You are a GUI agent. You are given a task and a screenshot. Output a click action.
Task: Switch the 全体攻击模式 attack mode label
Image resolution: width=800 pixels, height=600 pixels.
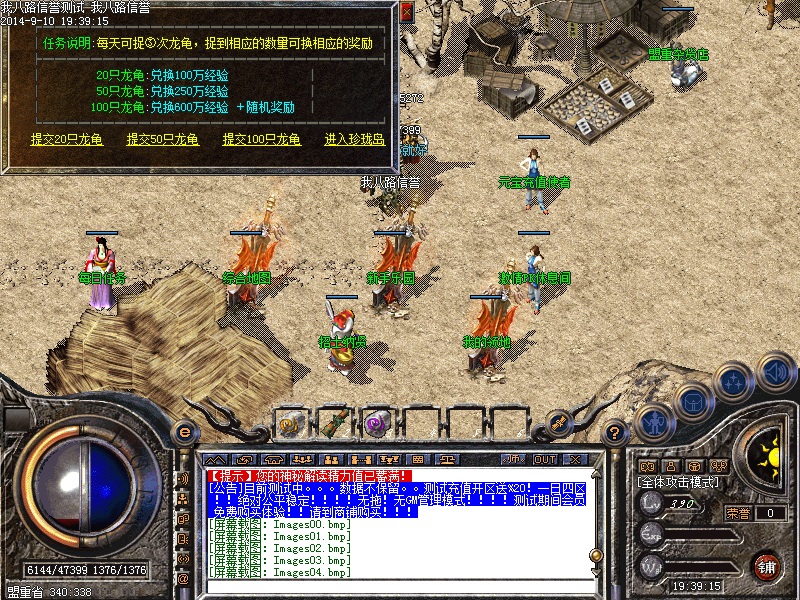[x=680, y=481]
